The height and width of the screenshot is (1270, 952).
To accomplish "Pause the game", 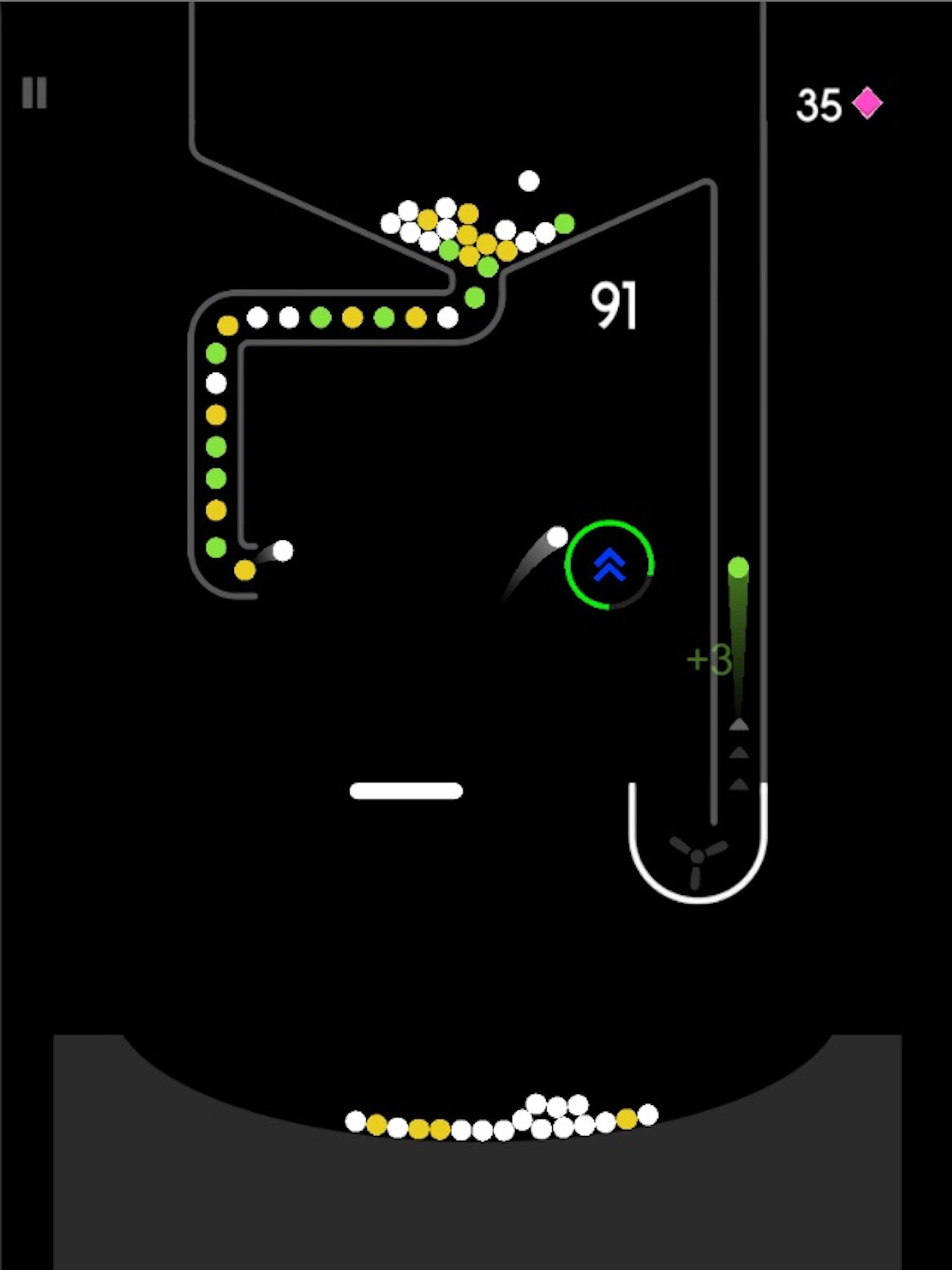I will (x=34, y=92).
